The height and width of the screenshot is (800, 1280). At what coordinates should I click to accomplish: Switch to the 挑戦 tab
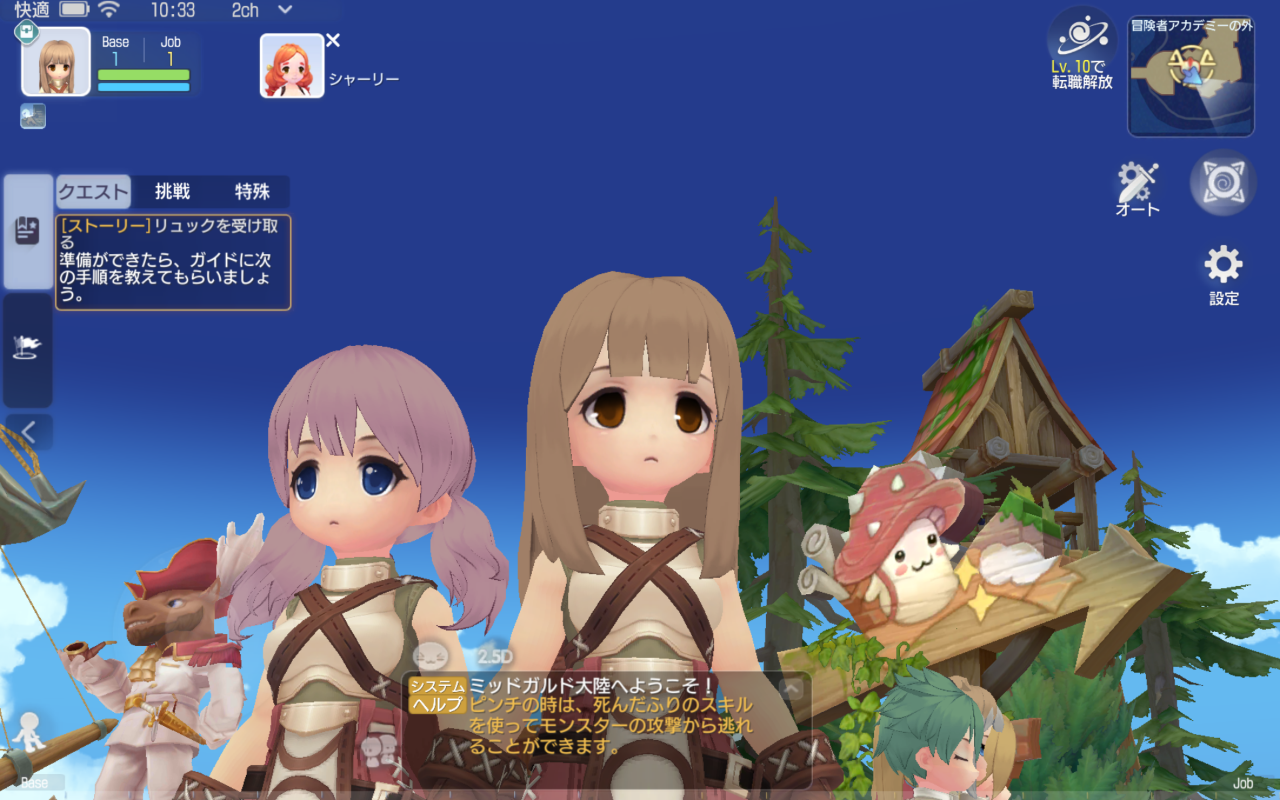pyautogui.click(x=172, y=192)
